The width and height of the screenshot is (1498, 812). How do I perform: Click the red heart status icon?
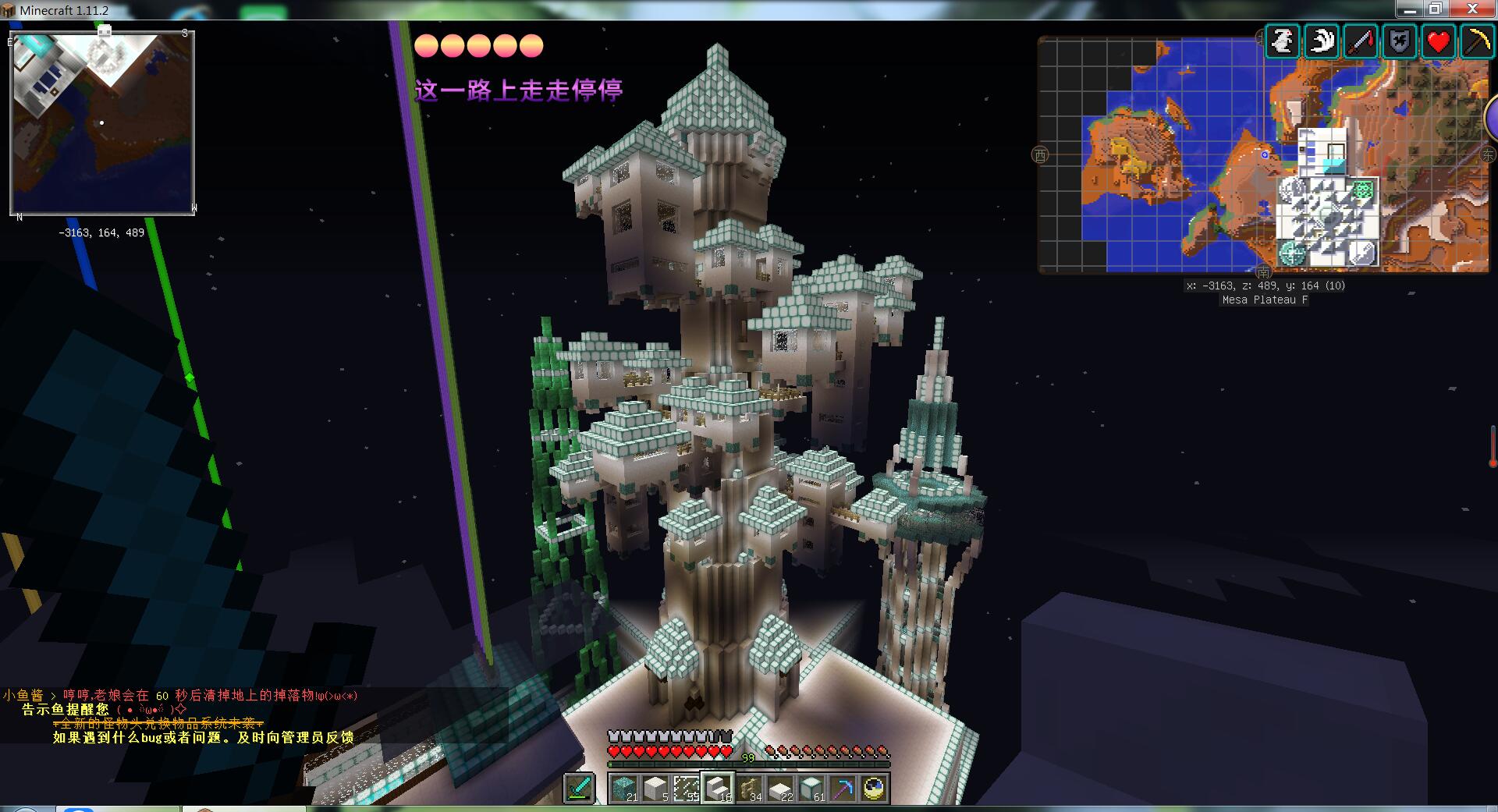1439,41
